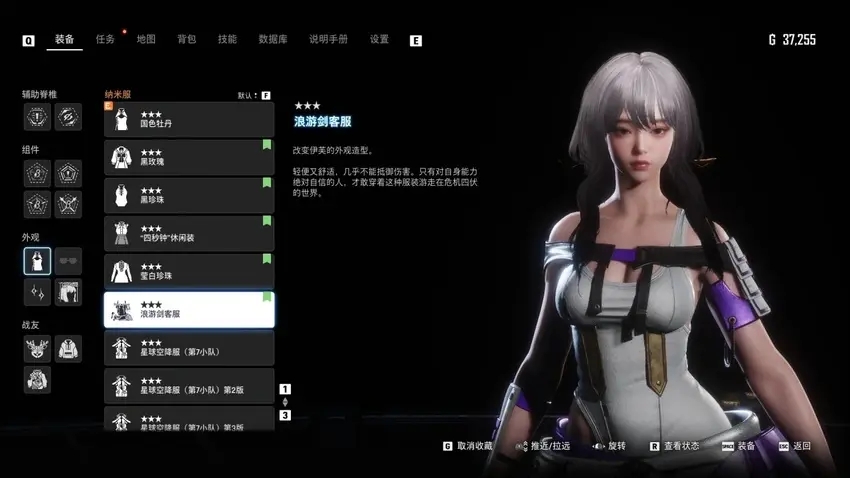Pick the "四秒钟"休闲装 outfit

[189, 234]
